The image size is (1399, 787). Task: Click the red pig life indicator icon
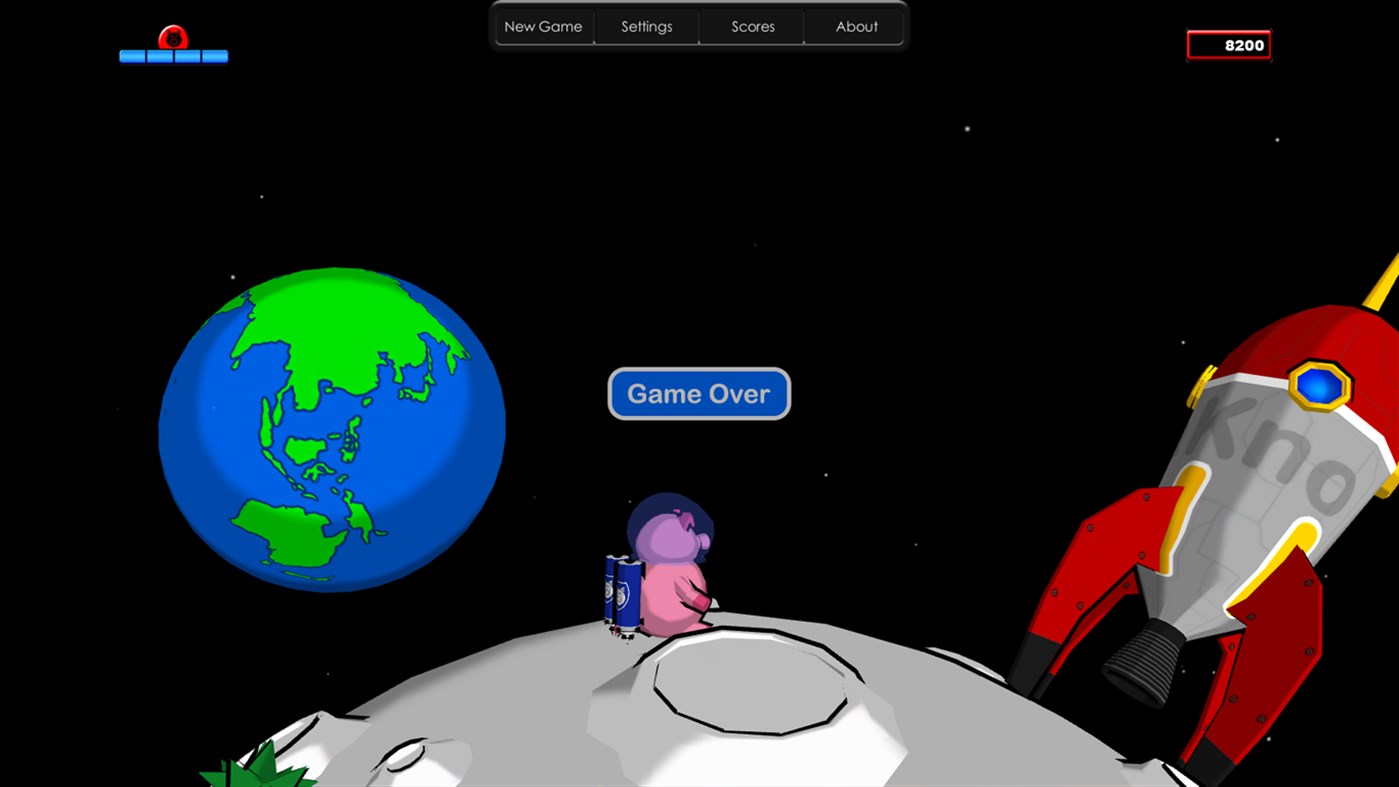(x=172, y=37)
